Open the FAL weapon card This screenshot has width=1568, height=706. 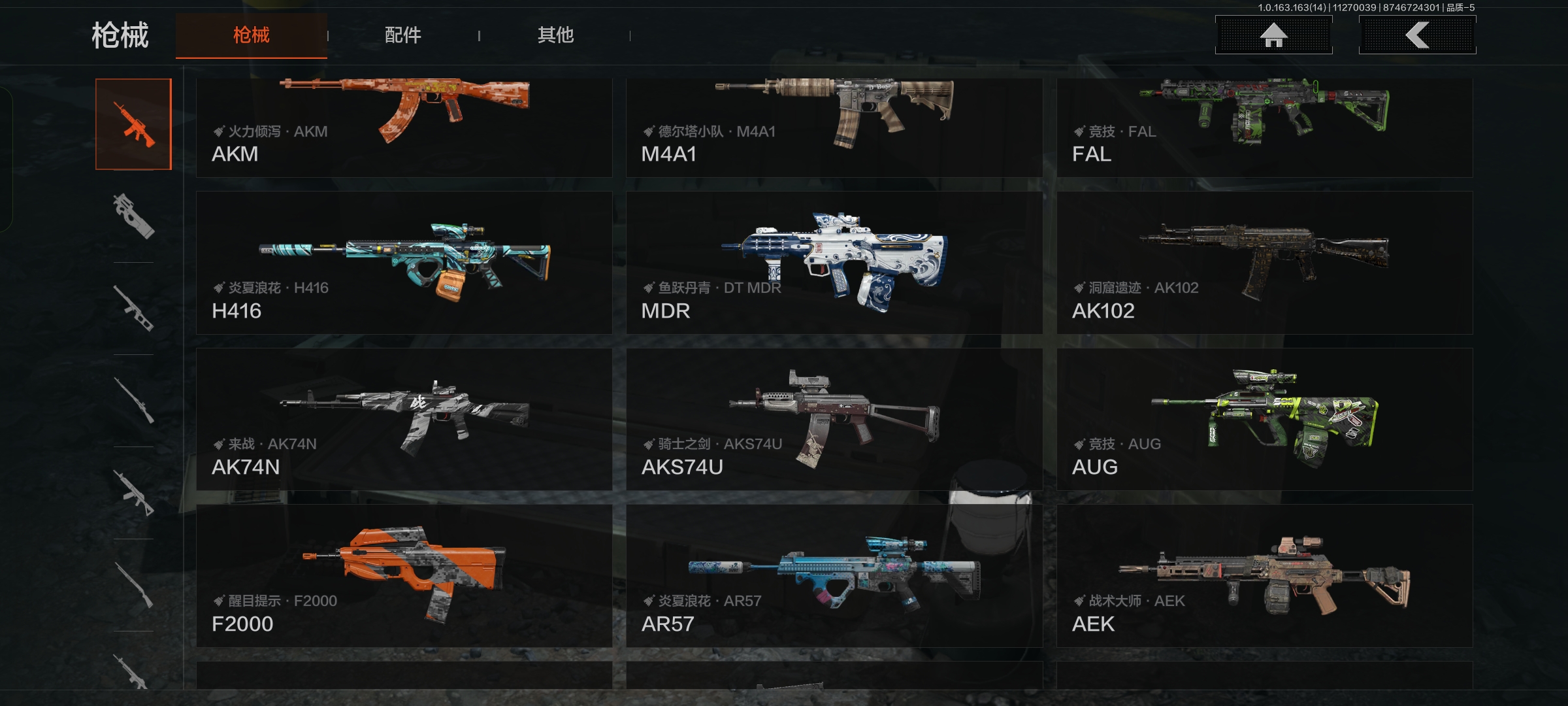tap(1264, 127)
